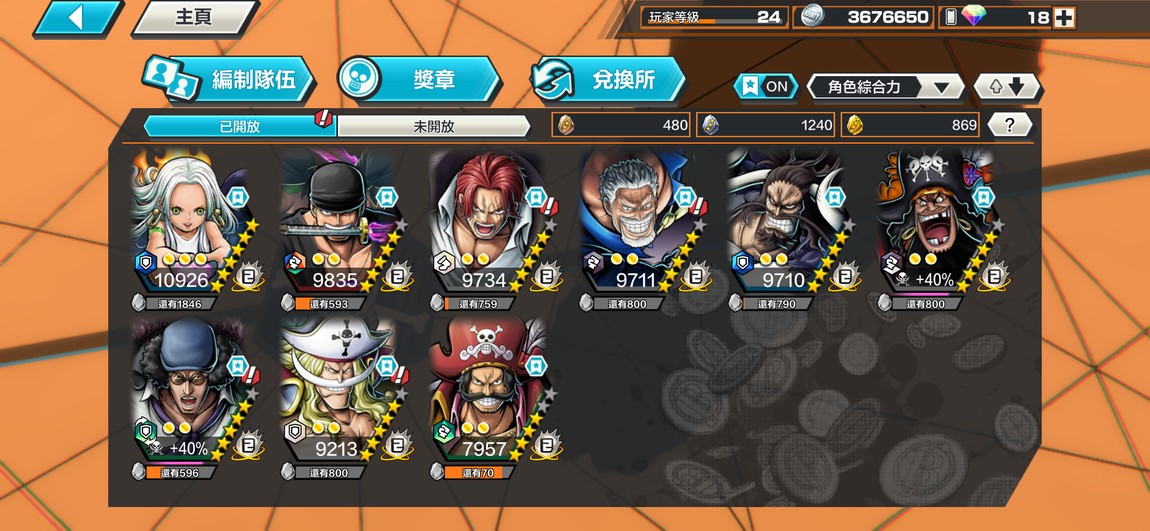Return to the 主頁 home screen
The width and height of the screenshot is (1150, 531).
(x=195, y=17)
